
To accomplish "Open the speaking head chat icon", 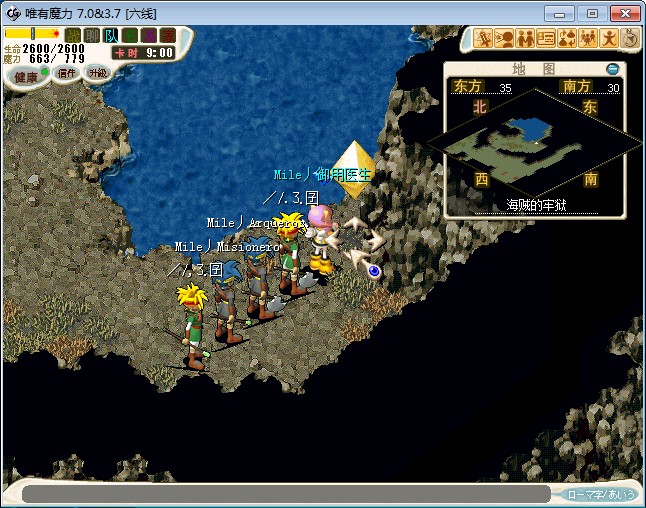I will (504, 39).
